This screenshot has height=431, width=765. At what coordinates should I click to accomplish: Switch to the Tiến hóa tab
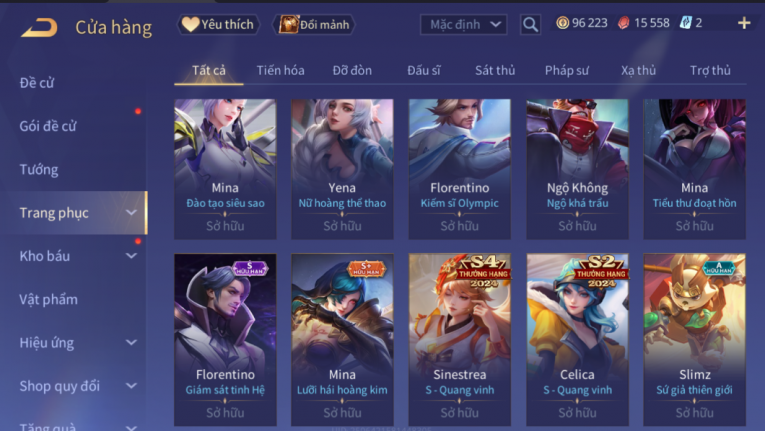(280, 70)
